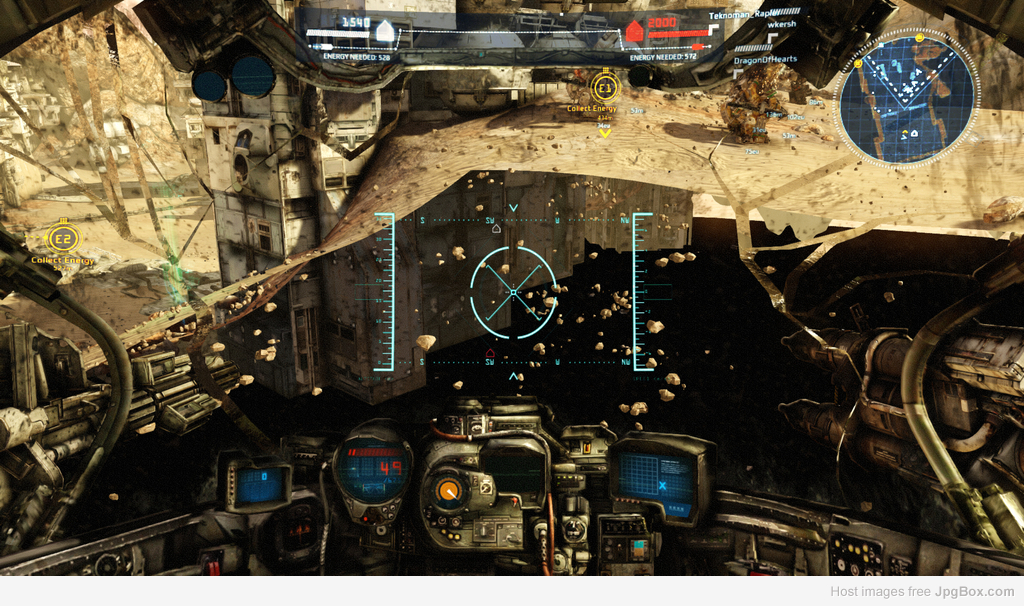
Task: Select the E1 Collect Energy objective marker
Action: (605, 87)
